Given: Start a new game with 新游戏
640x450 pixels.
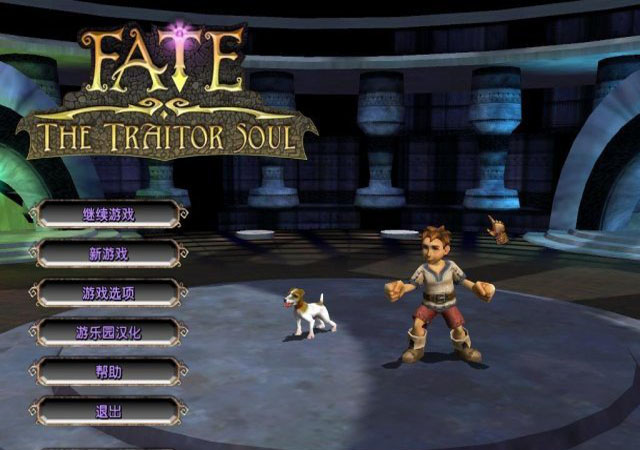Looking at the screenshot, I should [x=108, y=253].
